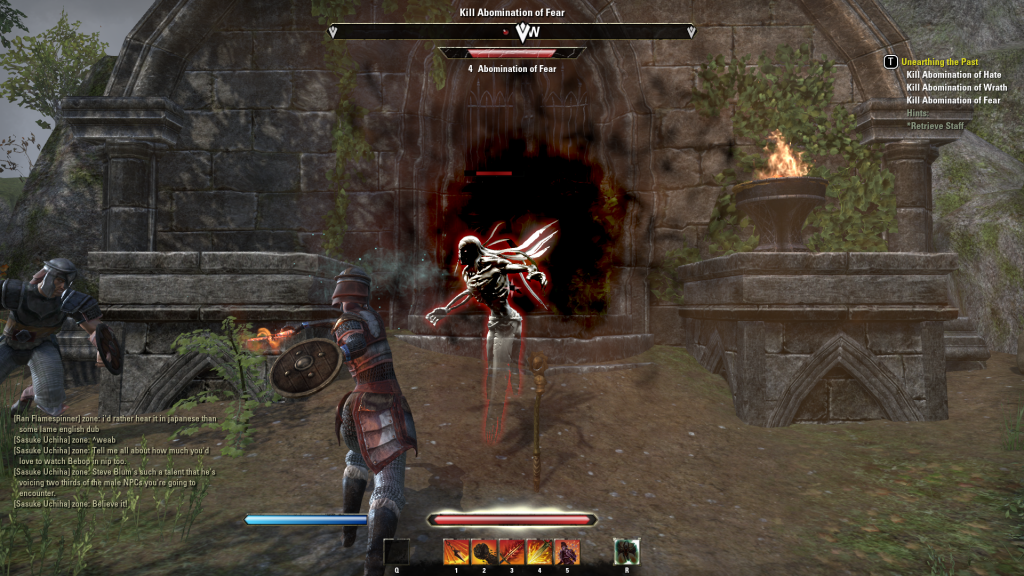Trigger the crossed blades ability in slot 3
The height and width of the screenshot is (576, 1024).
click(511, 551)
